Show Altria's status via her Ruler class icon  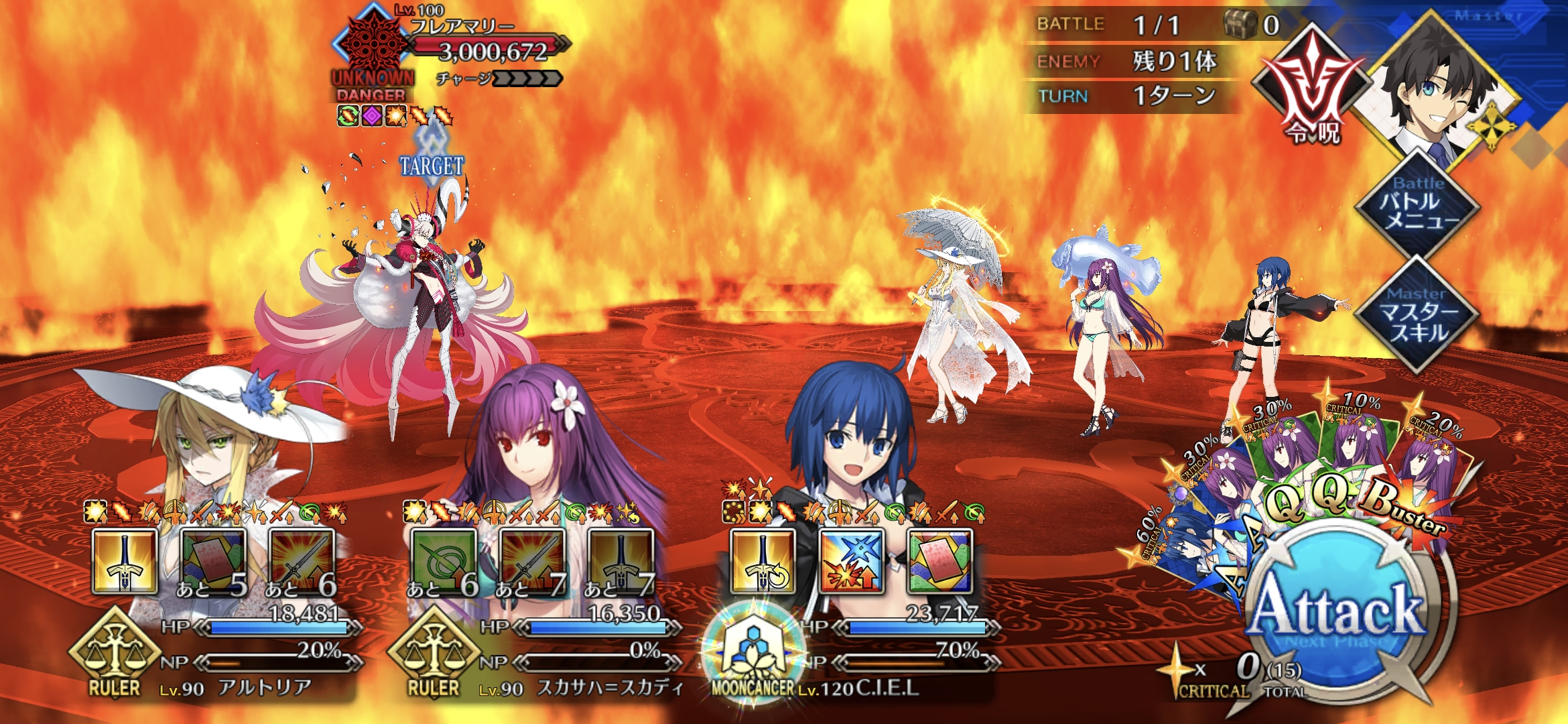(x=115, y=654)
